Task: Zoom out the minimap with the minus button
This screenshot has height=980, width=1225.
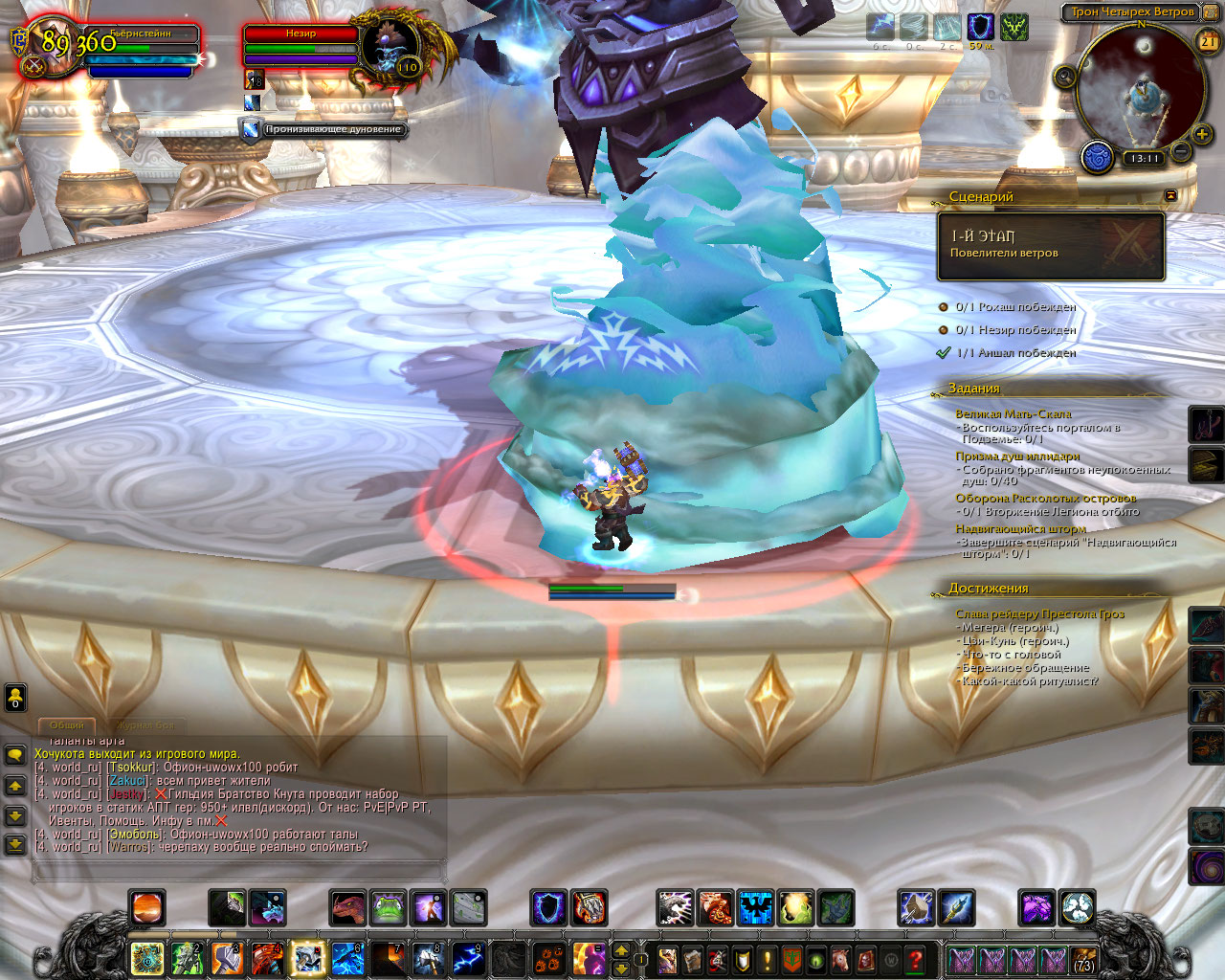Action: (x=1180, y=151)
